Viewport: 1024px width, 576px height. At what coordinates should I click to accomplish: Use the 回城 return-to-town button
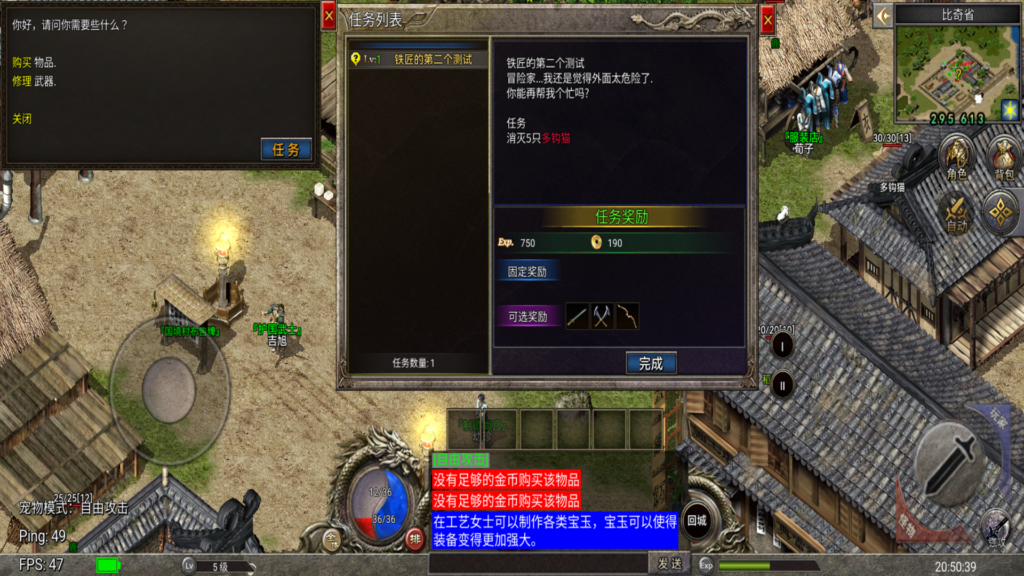point(698,521)
